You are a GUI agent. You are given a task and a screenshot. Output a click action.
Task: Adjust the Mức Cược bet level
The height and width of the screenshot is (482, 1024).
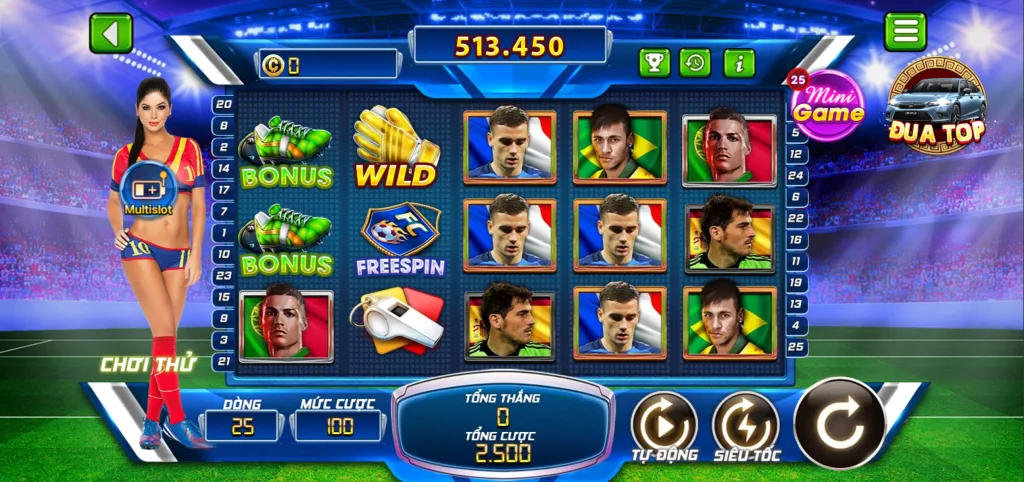[x=339, y=426]
